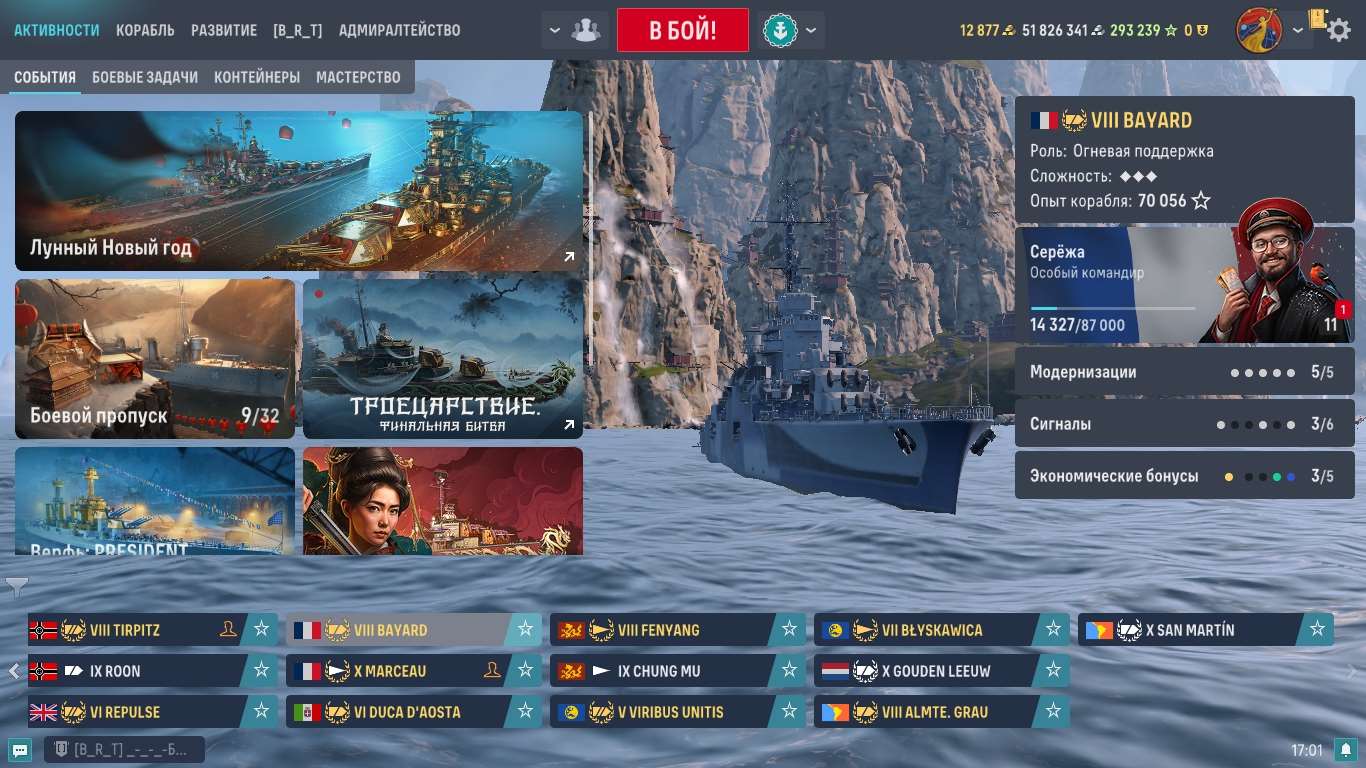
Task: Switch to the КОНТЕЙНЕРЫ tab
Action: [x=259, y=77]
